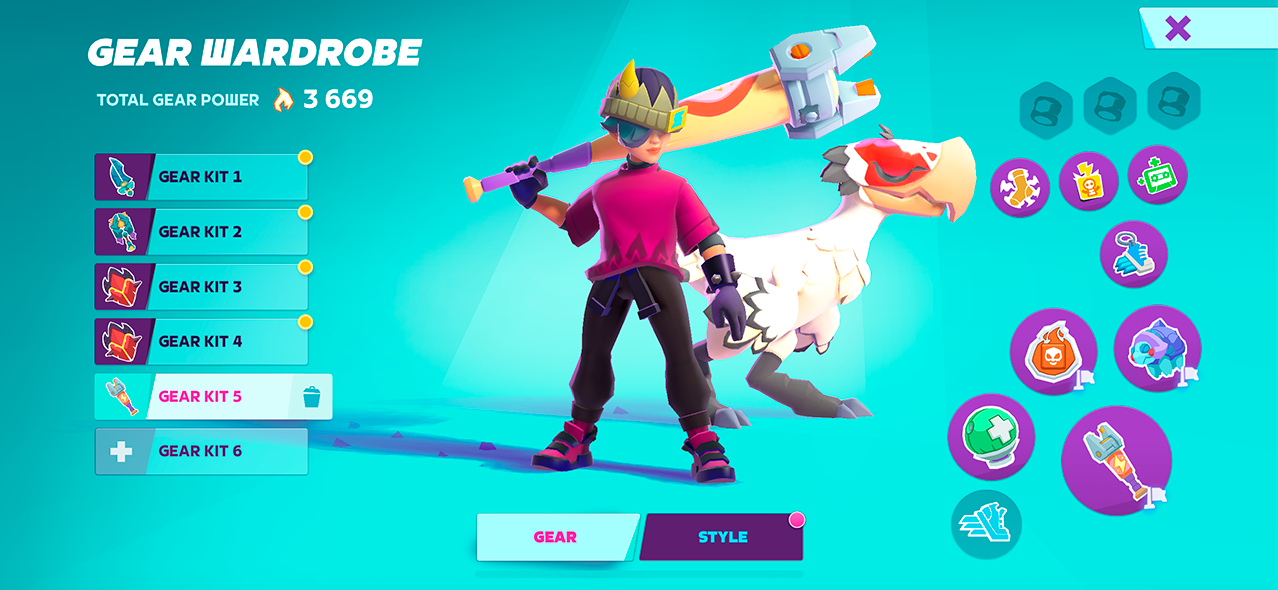Select Gear Kit 1
The width and height of the screenshot is (1278, 590).
pyautogui.click(x=201, y=177)
